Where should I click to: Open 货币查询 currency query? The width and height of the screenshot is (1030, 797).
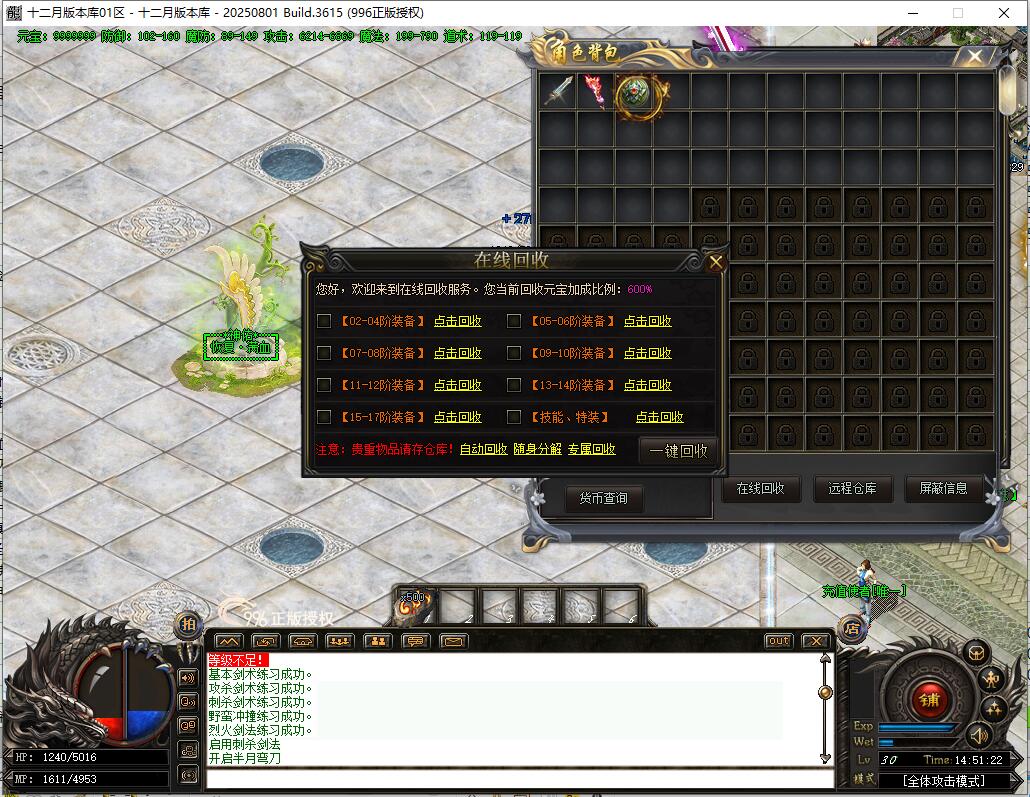click(x=603, y=498)
